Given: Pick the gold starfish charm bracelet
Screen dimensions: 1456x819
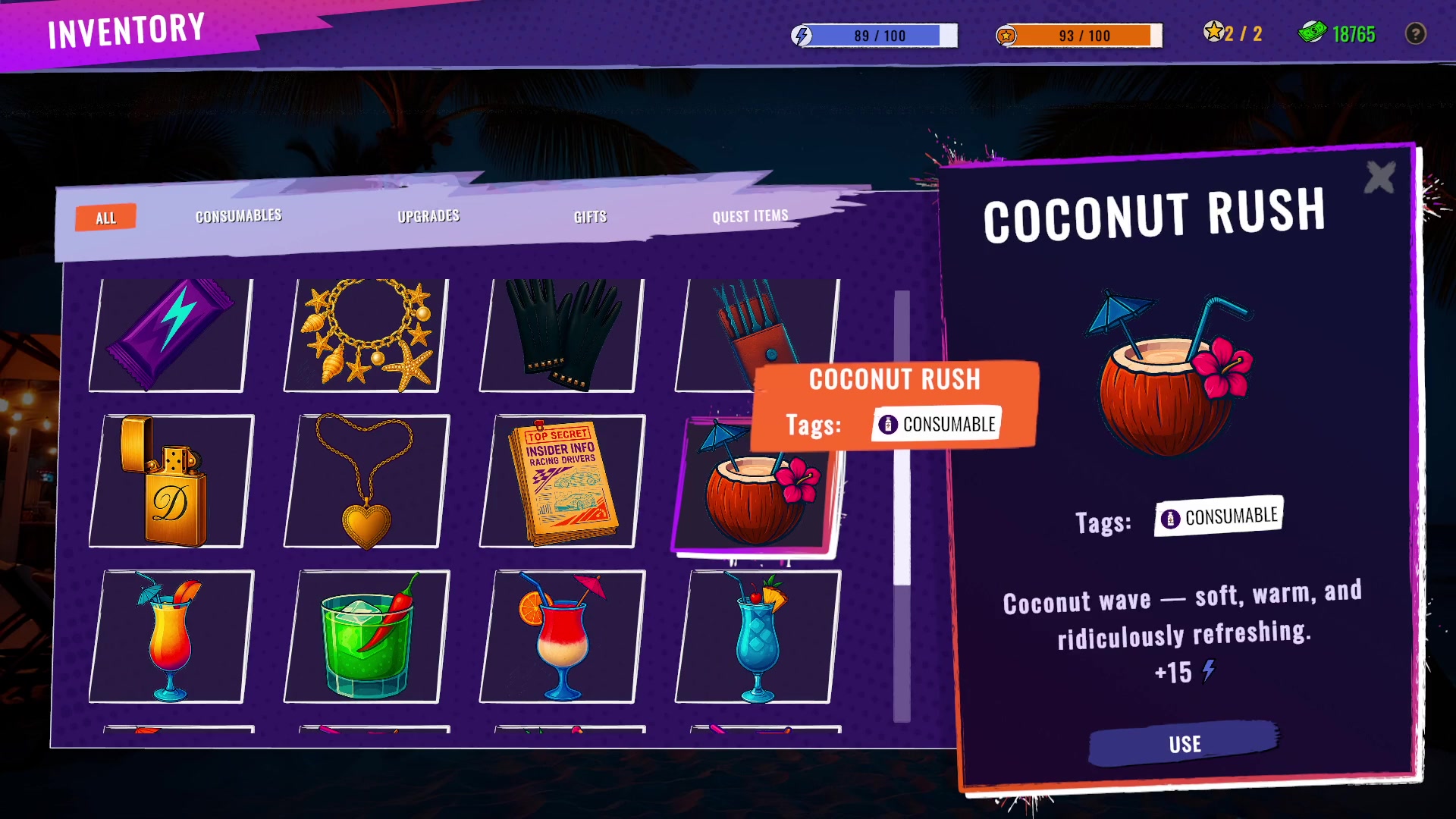Looking at the screenshot, I should coord(366,334).
